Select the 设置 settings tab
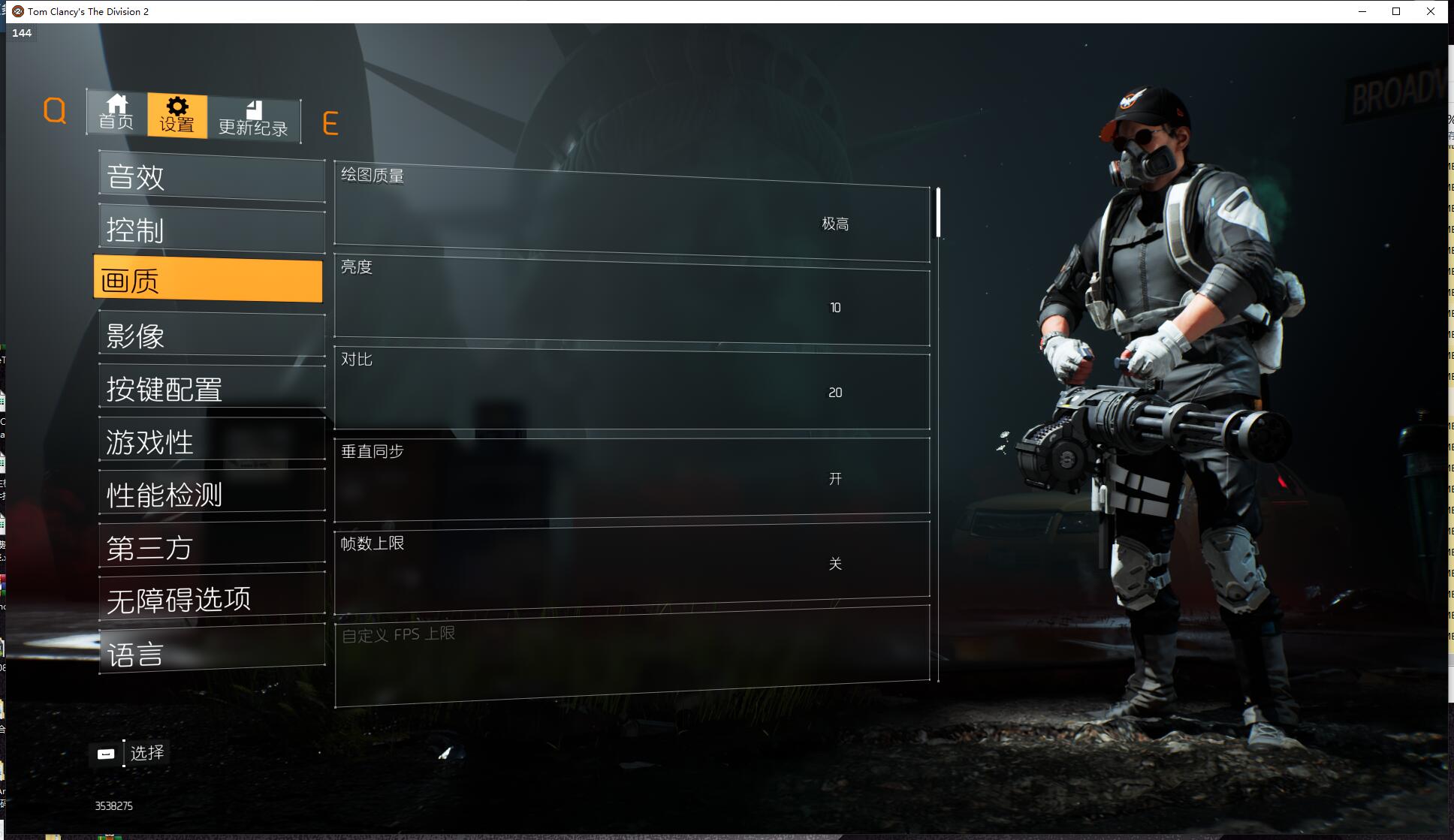This screenshot has width=1454, height=840. point(177,116)
